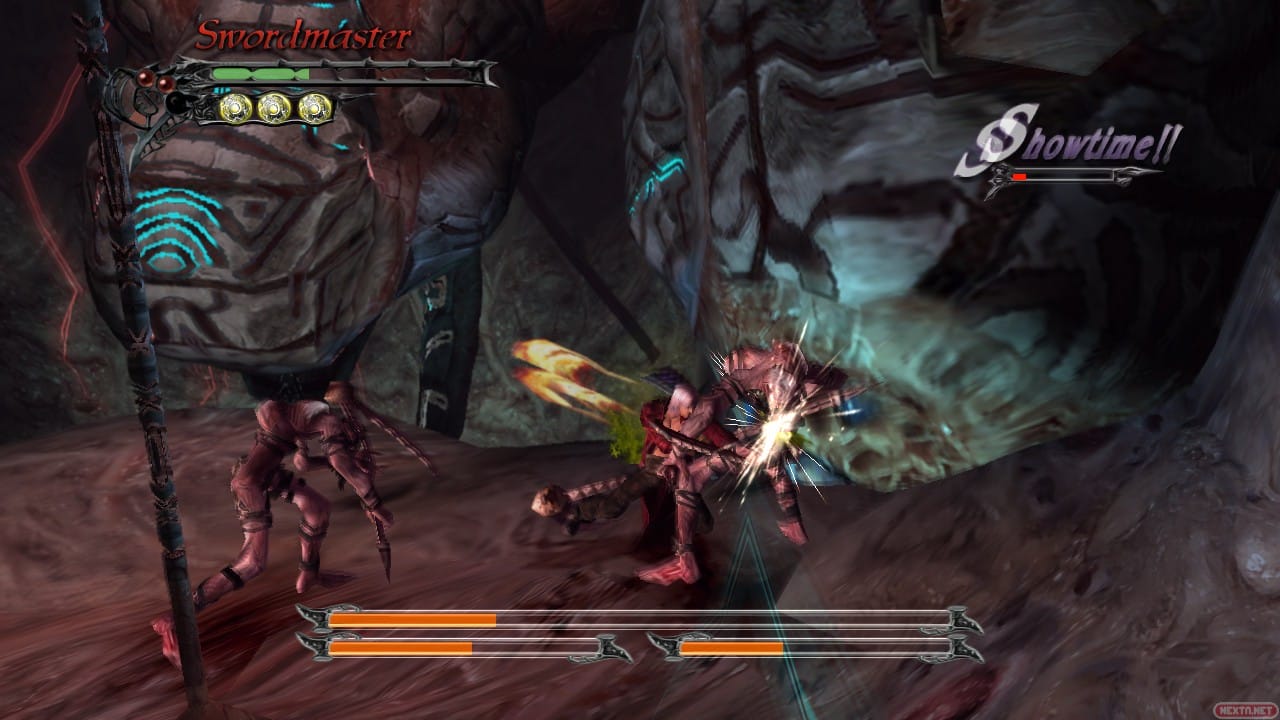The height and width of the screenshot is (720, 1280).
Task: Click the first gold orb on the HUD
Action: 237,108
